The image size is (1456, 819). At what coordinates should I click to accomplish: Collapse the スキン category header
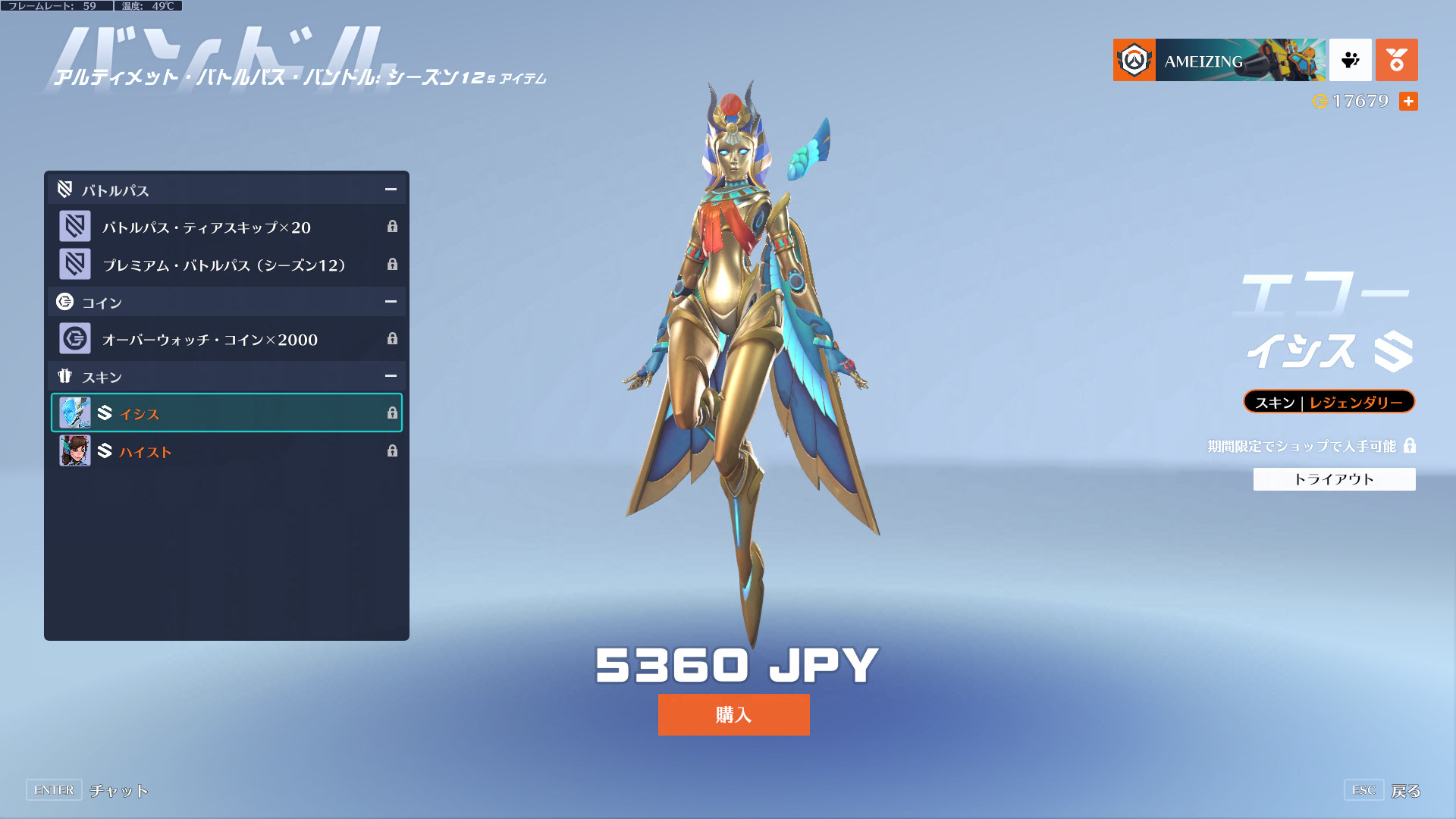click(x=391, y=376)
